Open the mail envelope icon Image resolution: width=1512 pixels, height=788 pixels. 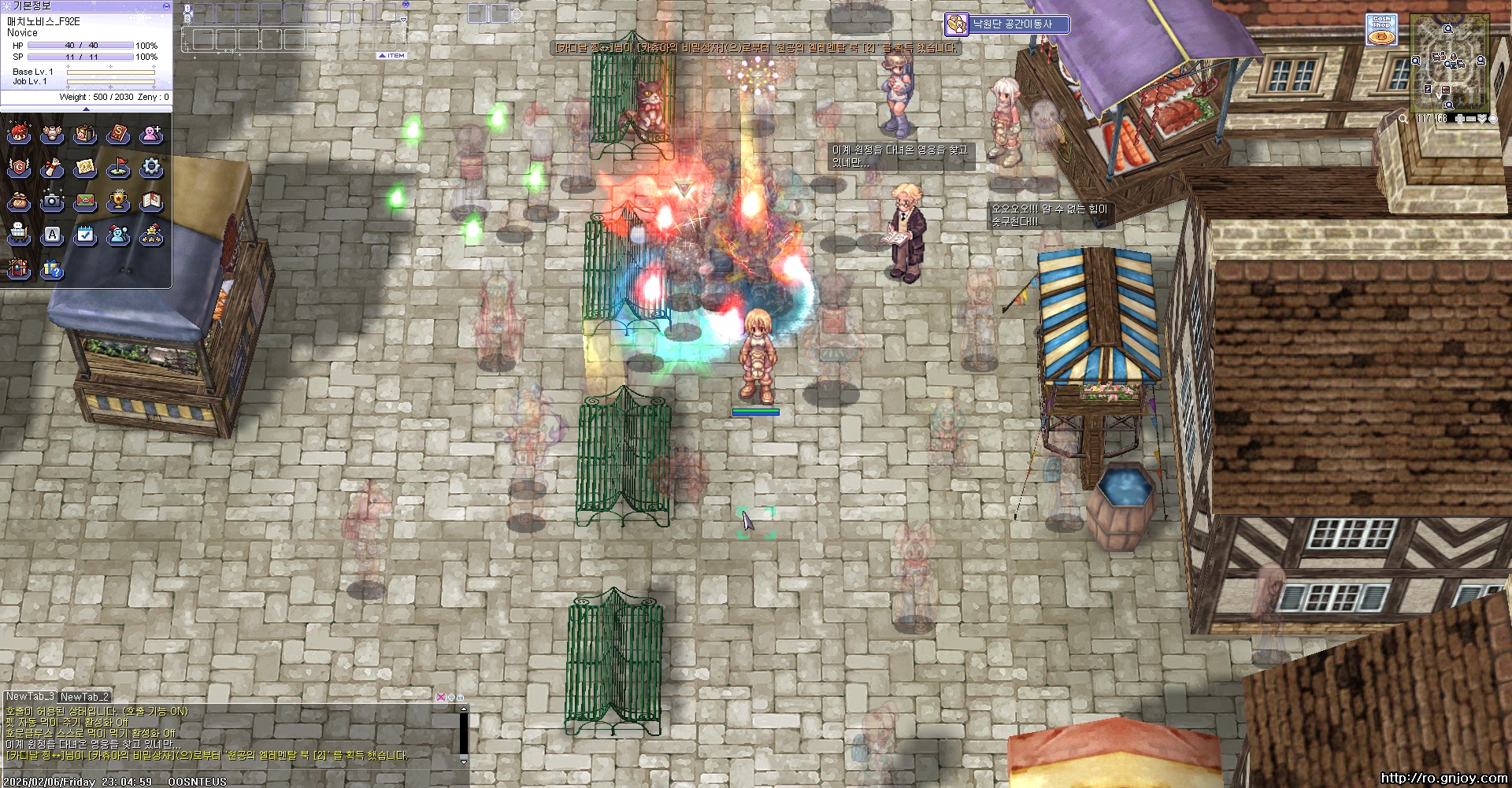(85, 201)
